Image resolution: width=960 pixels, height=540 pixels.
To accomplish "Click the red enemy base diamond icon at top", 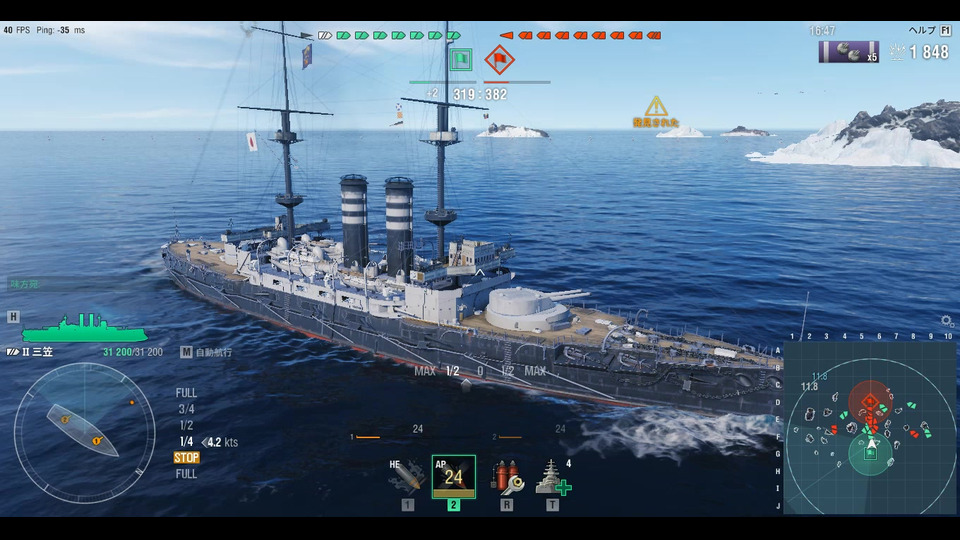I will tap(498, 60).
